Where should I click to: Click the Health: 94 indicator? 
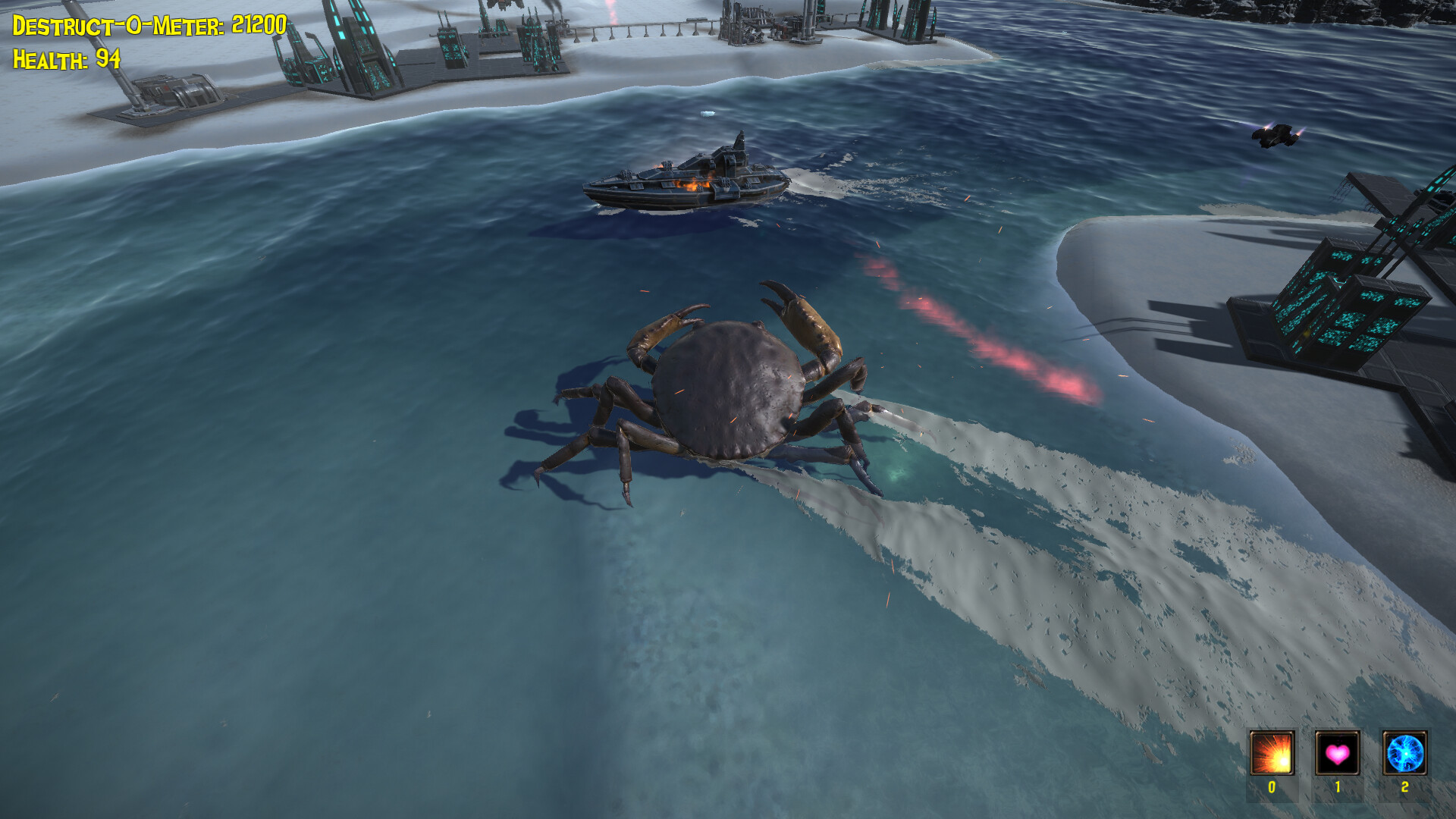(64, 58)
